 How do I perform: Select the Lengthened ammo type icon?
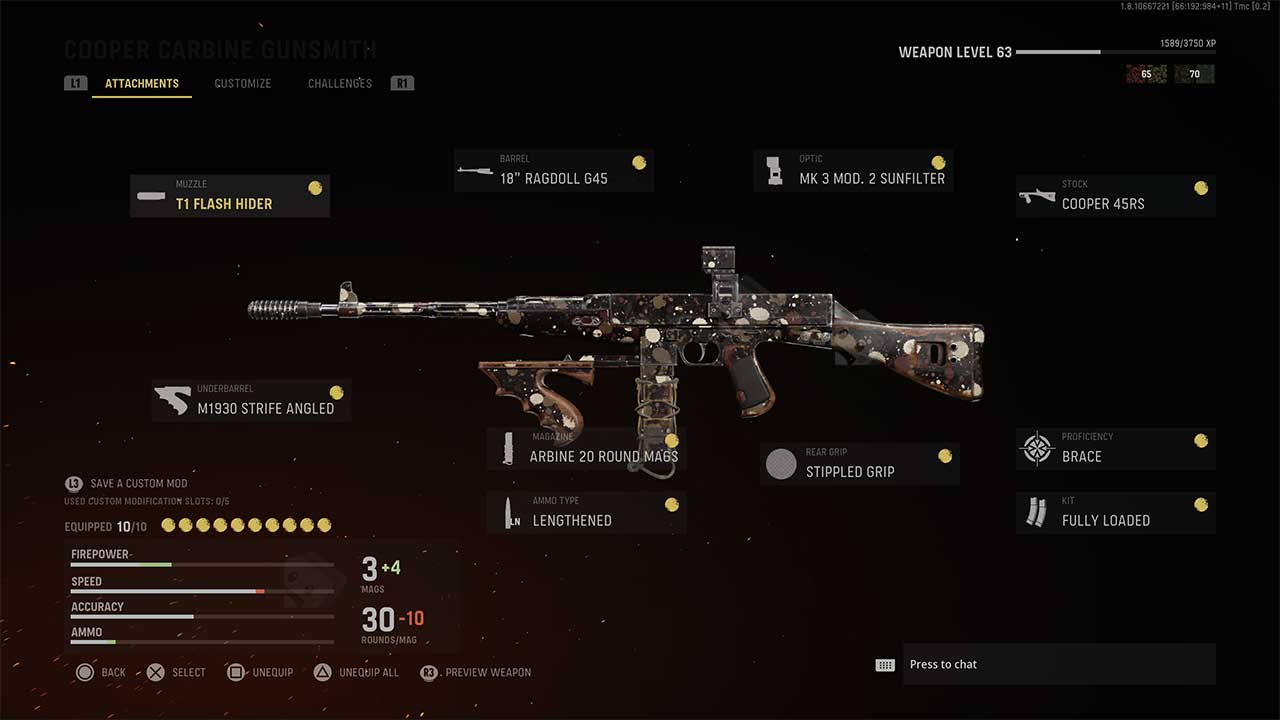(x=509, y=512)
